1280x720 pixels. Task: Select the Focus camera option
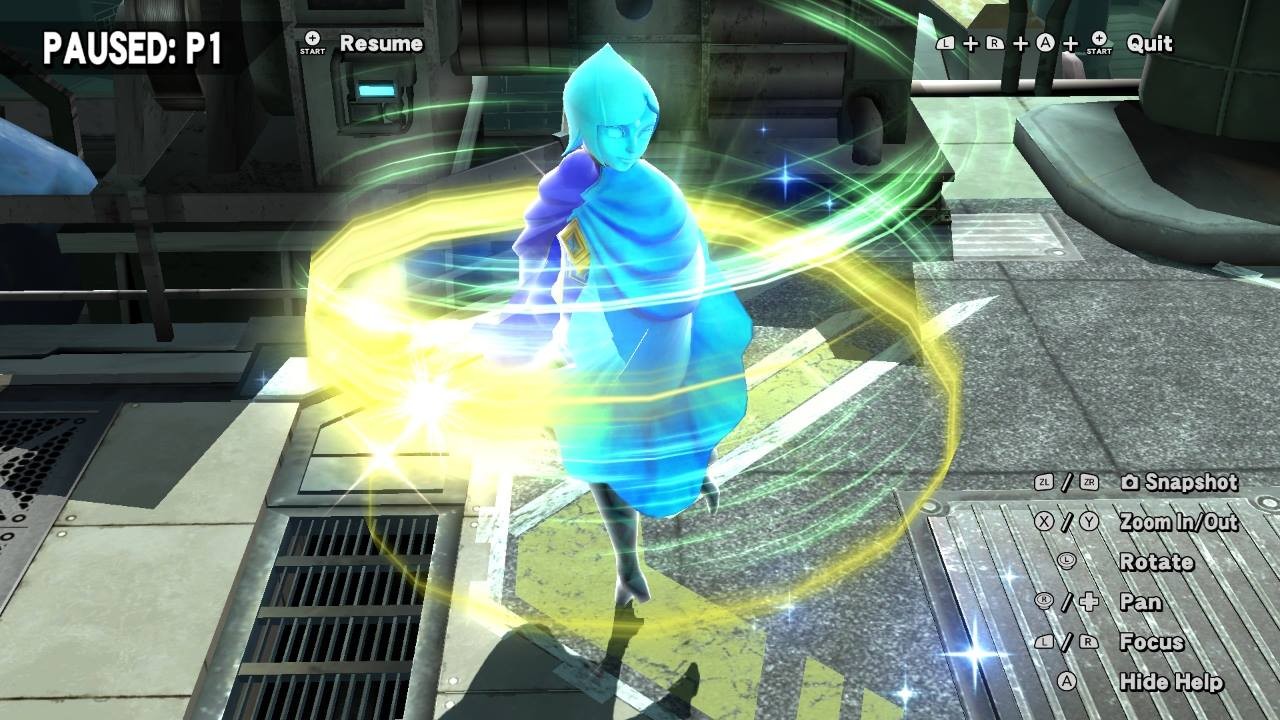point(1150,642)
